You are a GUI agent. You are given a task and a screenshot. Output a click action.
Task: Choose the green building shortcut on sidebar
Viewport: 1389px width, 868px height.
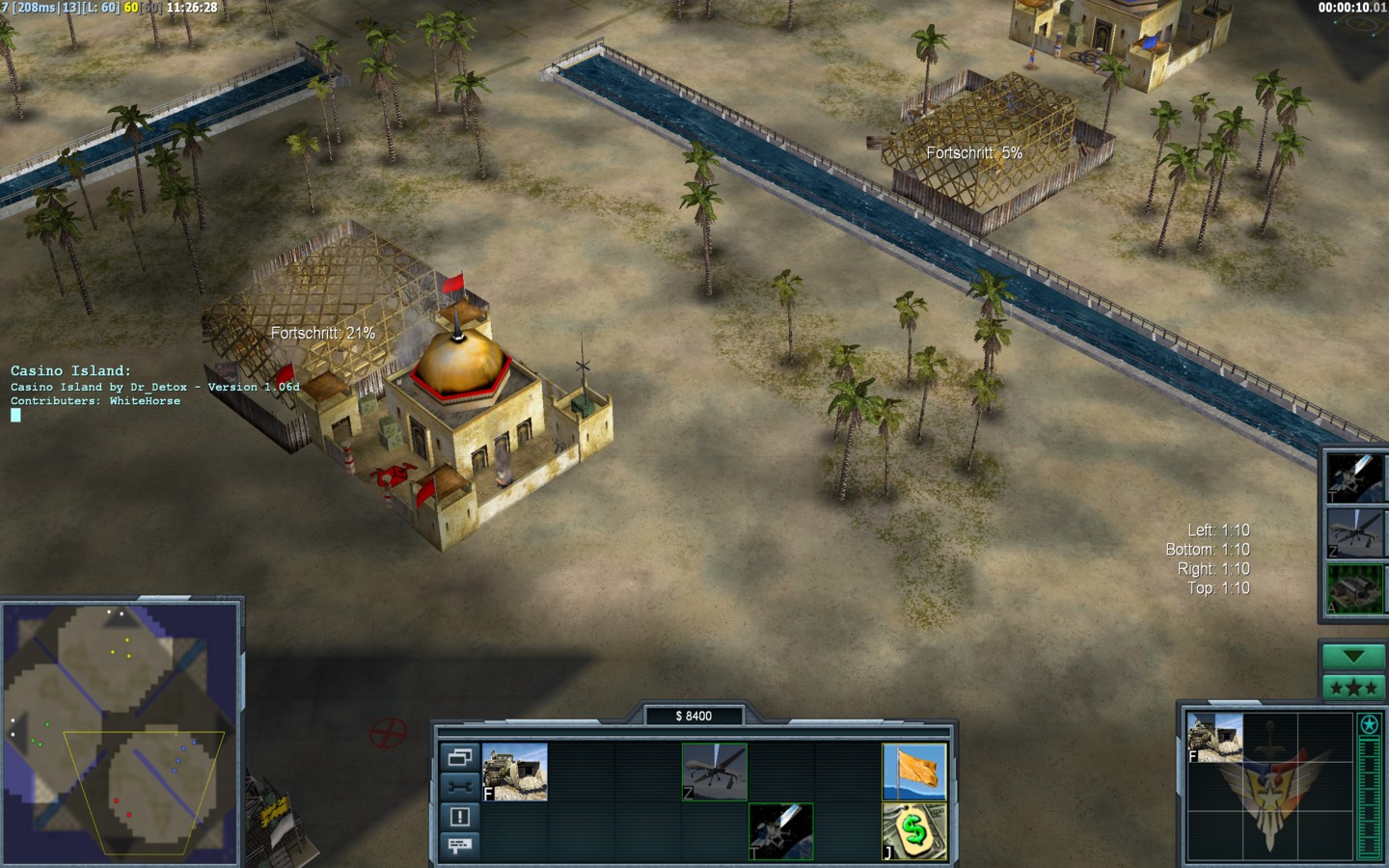(1354, 588)
